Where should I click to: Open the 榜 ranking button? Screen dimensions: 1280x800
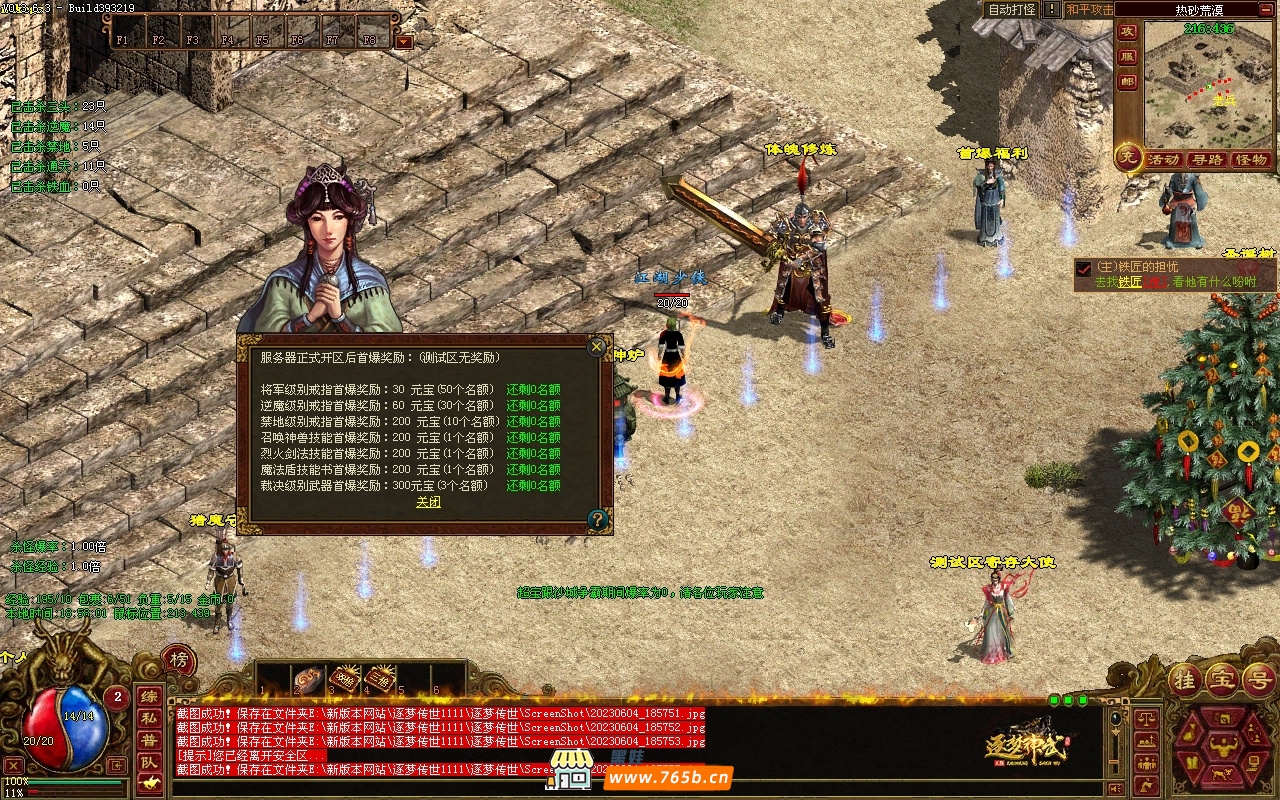click(178, 659)
